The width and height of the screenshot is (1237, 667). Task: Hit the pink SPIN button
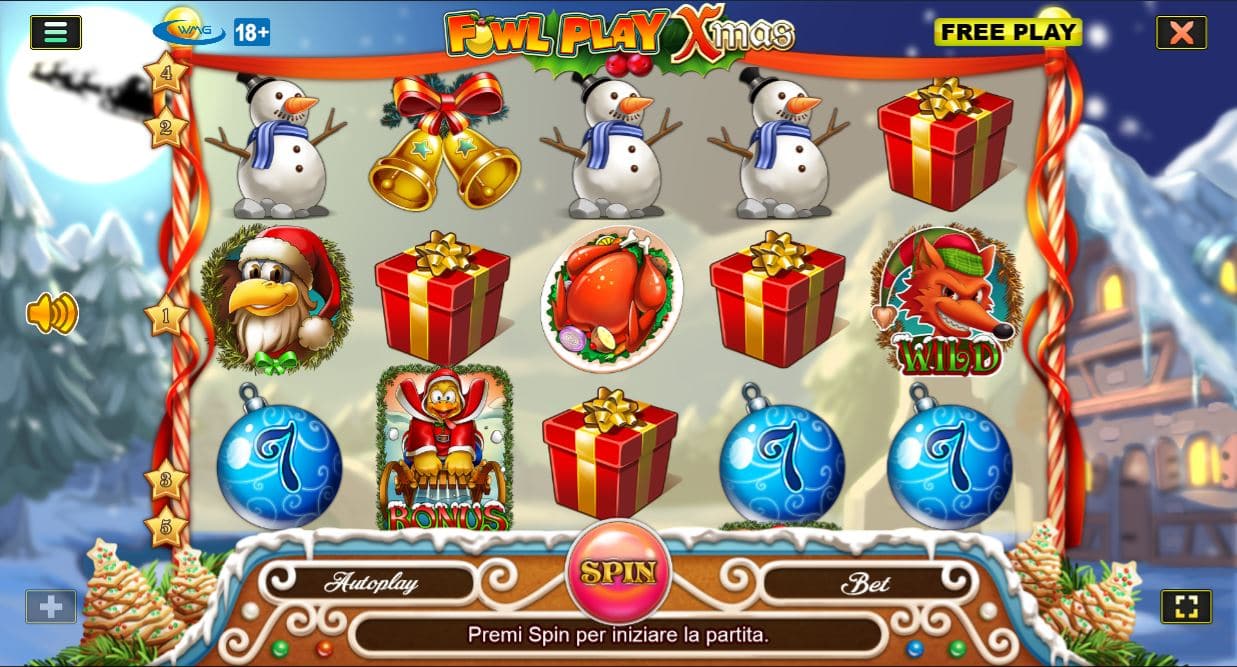(x=618, y=573)
